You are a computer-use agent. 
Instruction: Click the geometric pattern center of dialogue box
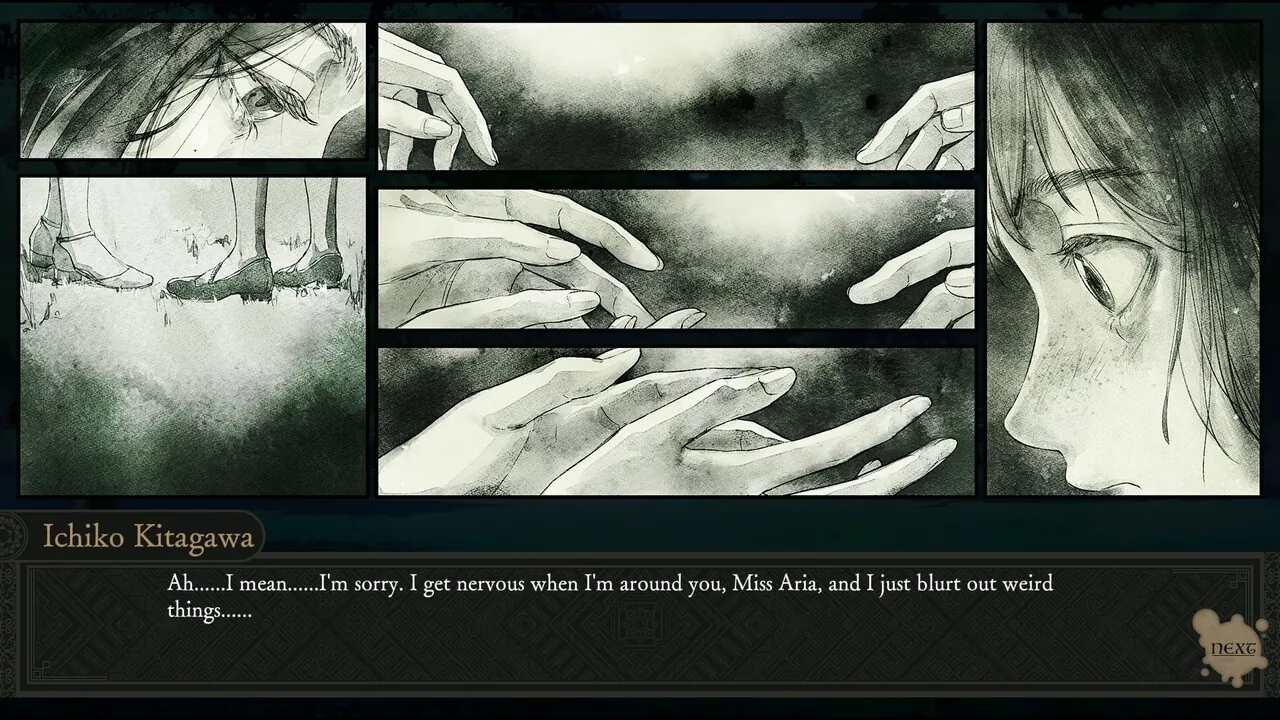[640, 622]
